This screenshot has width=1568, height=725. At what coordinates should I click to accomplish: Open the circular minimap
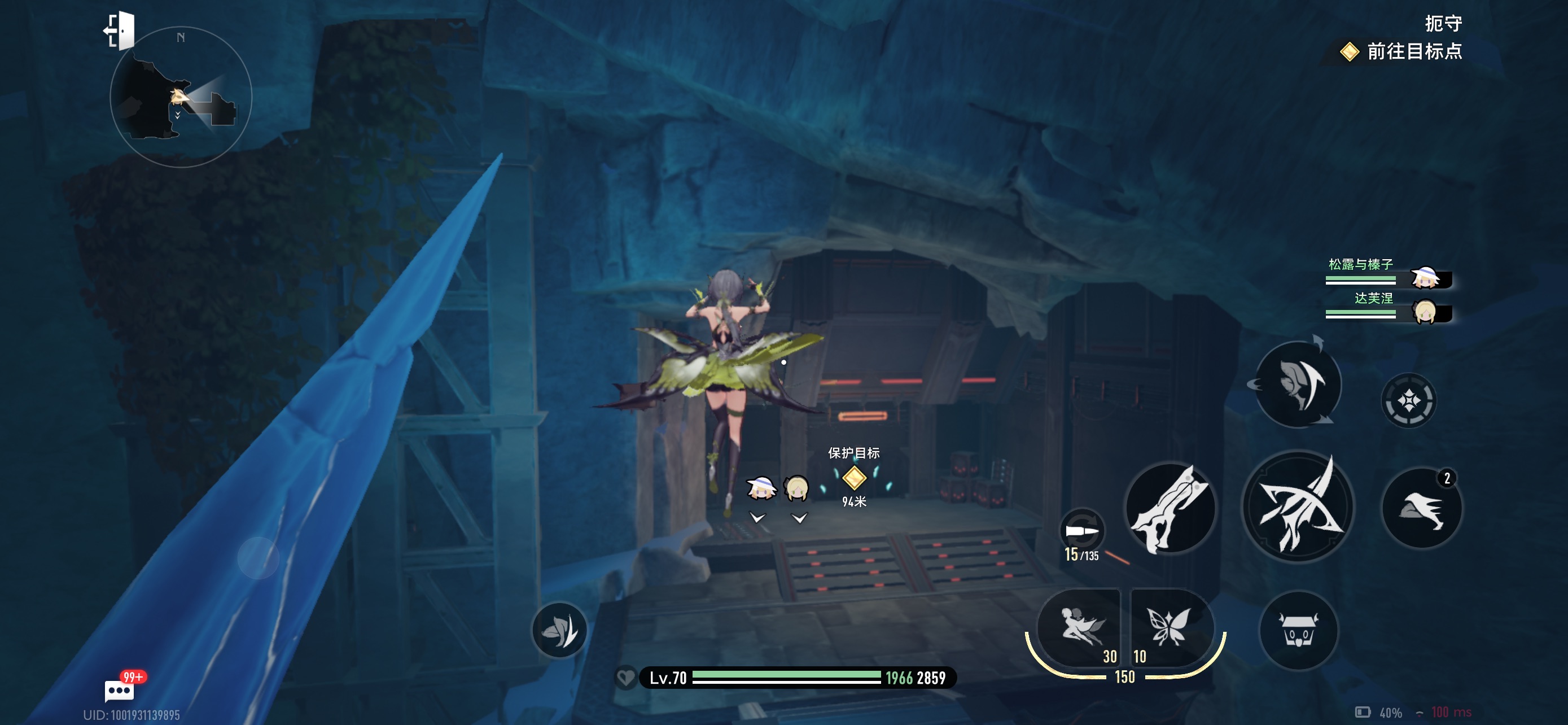point(181,97)
